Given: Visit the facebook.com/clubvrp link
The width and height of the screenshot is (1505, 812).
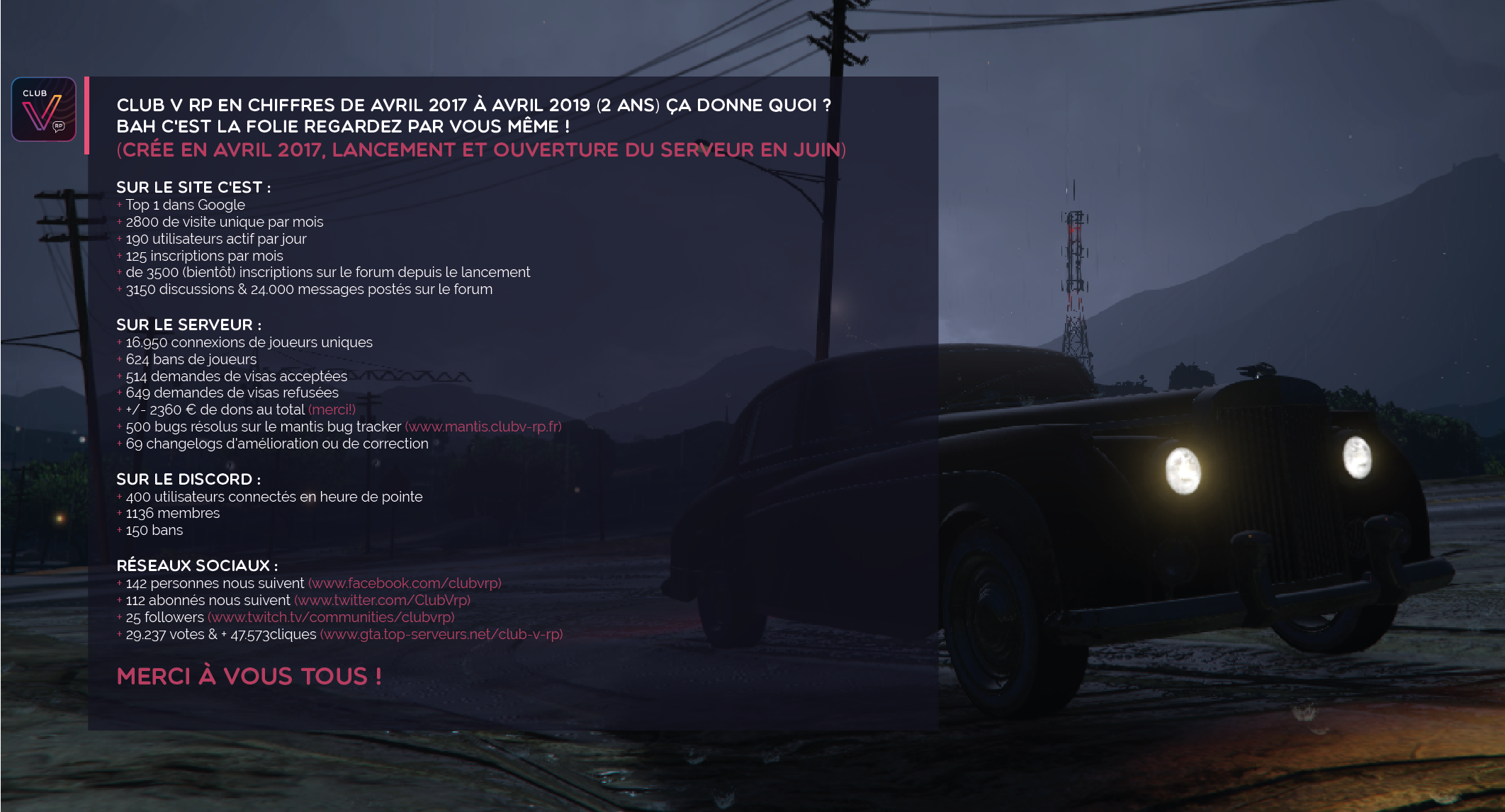Looking at the screenshot, I should (405, 583).
